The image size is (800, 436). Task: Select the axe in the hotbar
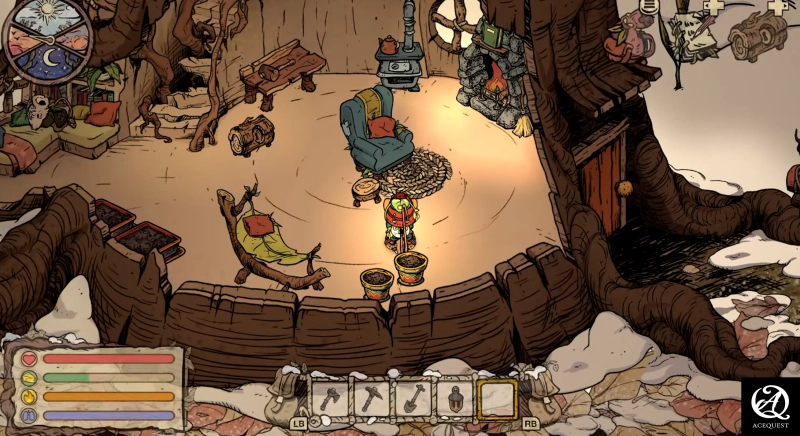point(330,398)
